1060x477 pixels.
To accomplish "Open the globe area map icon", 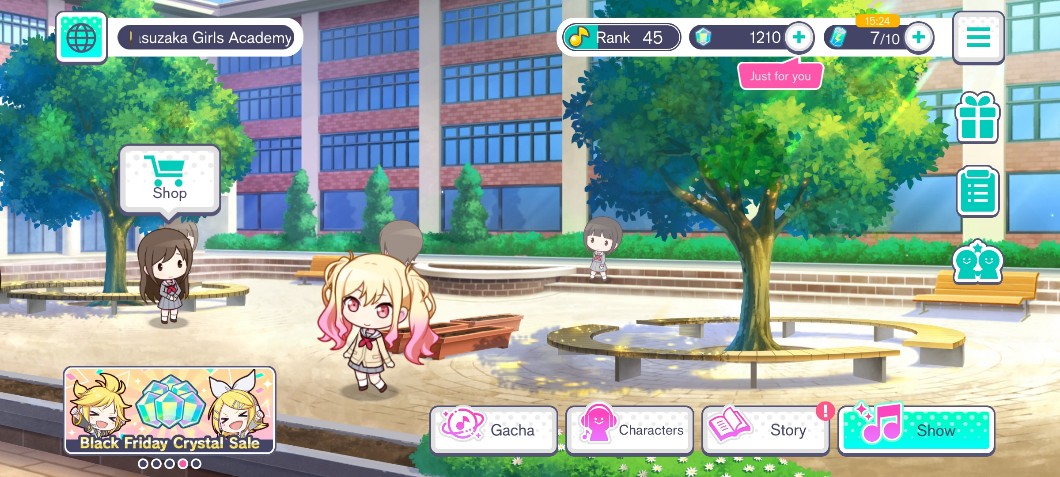I will [x=81, y=38].
